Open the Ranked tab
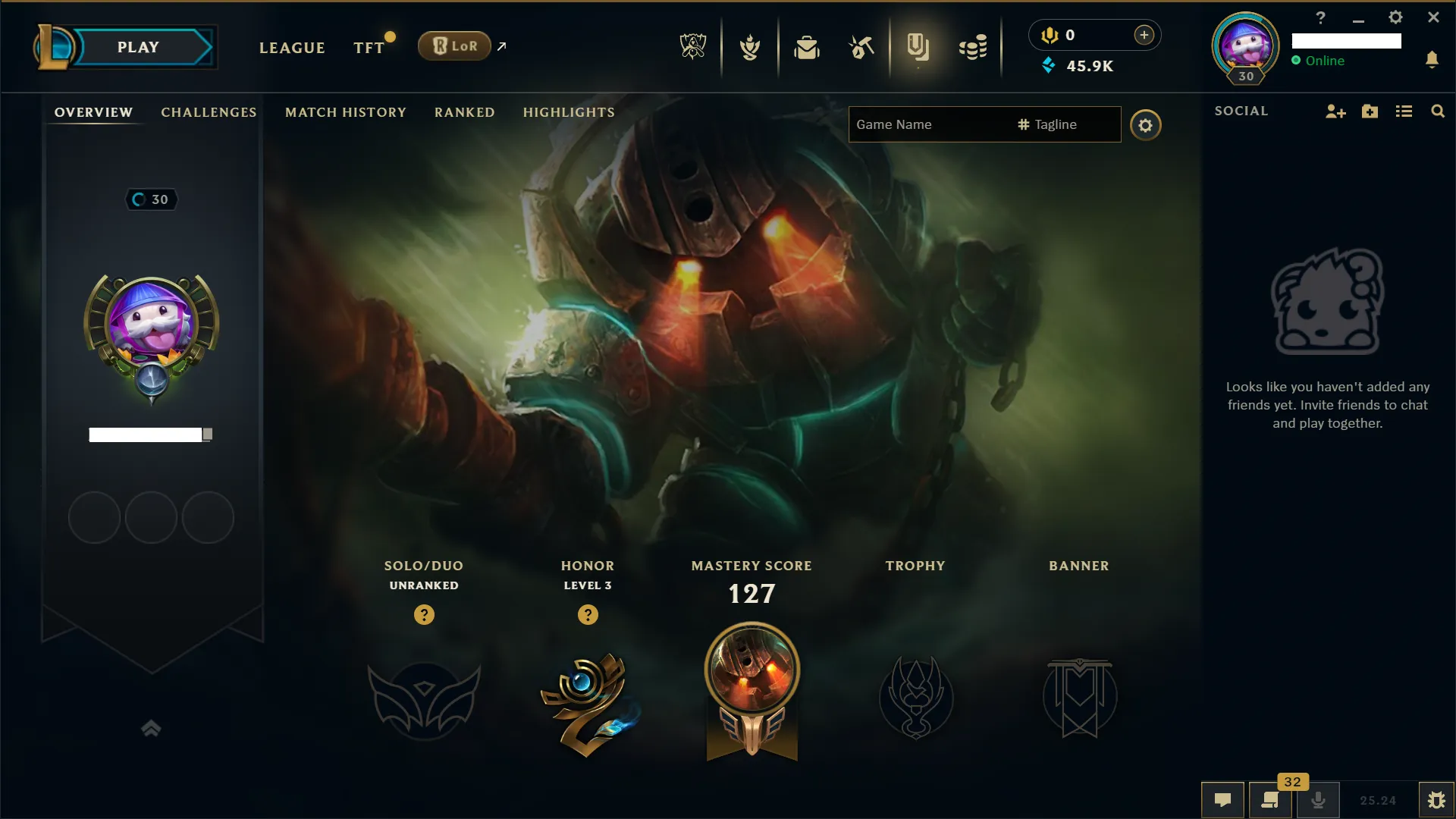This screenshot has height=819, width=1456. [464, 112]
